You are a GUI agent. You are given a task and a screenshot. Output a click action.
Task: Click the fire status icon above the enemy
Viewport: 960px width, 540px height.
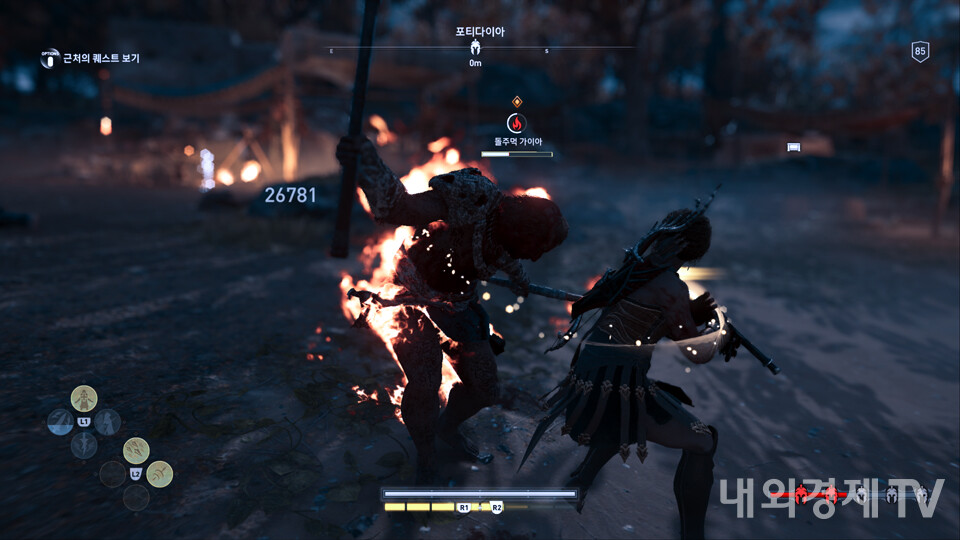point(516,123)
